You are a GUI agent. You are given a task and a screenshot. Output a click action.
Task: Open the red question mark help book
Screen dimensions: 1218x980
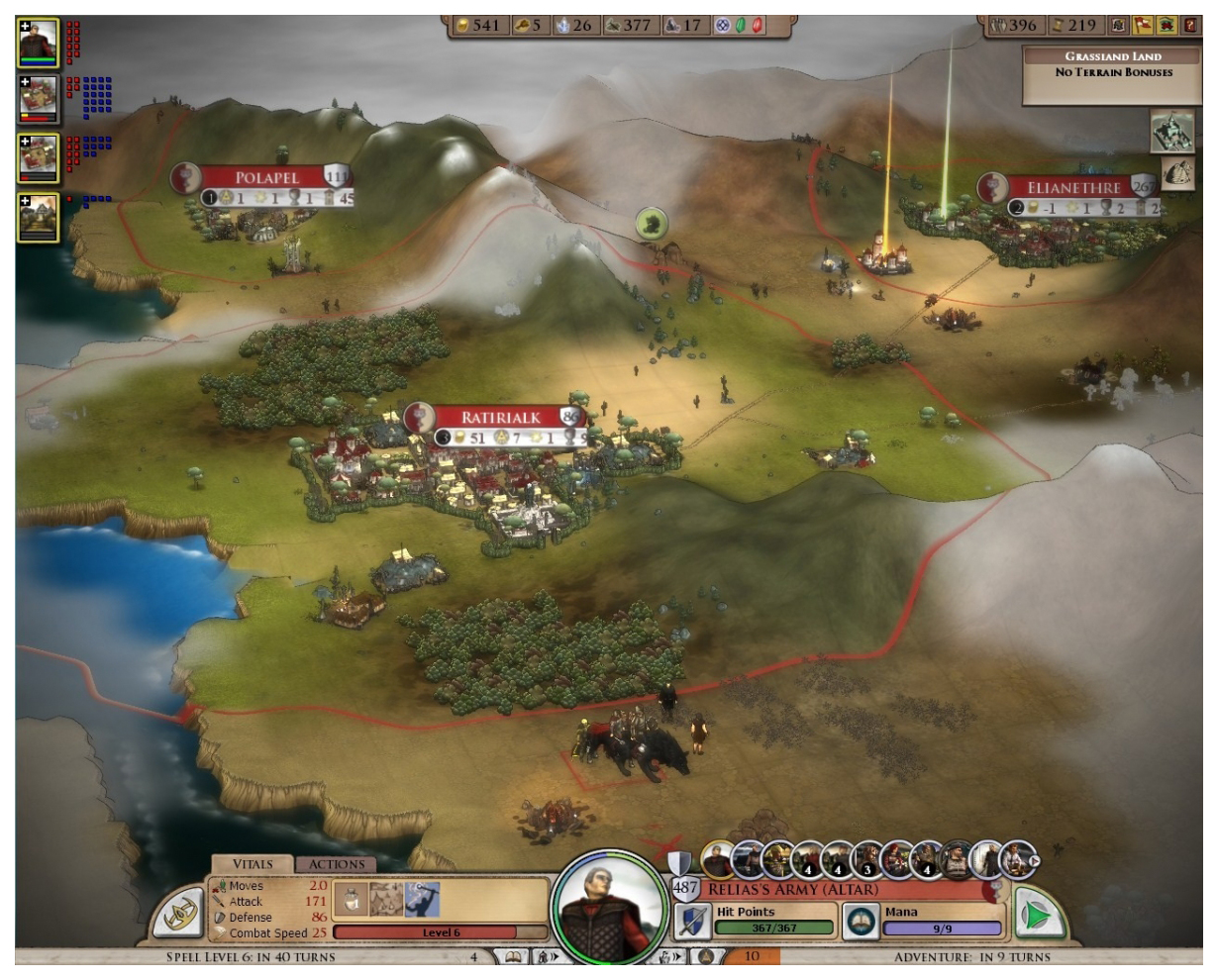[x=1189, y=26]
